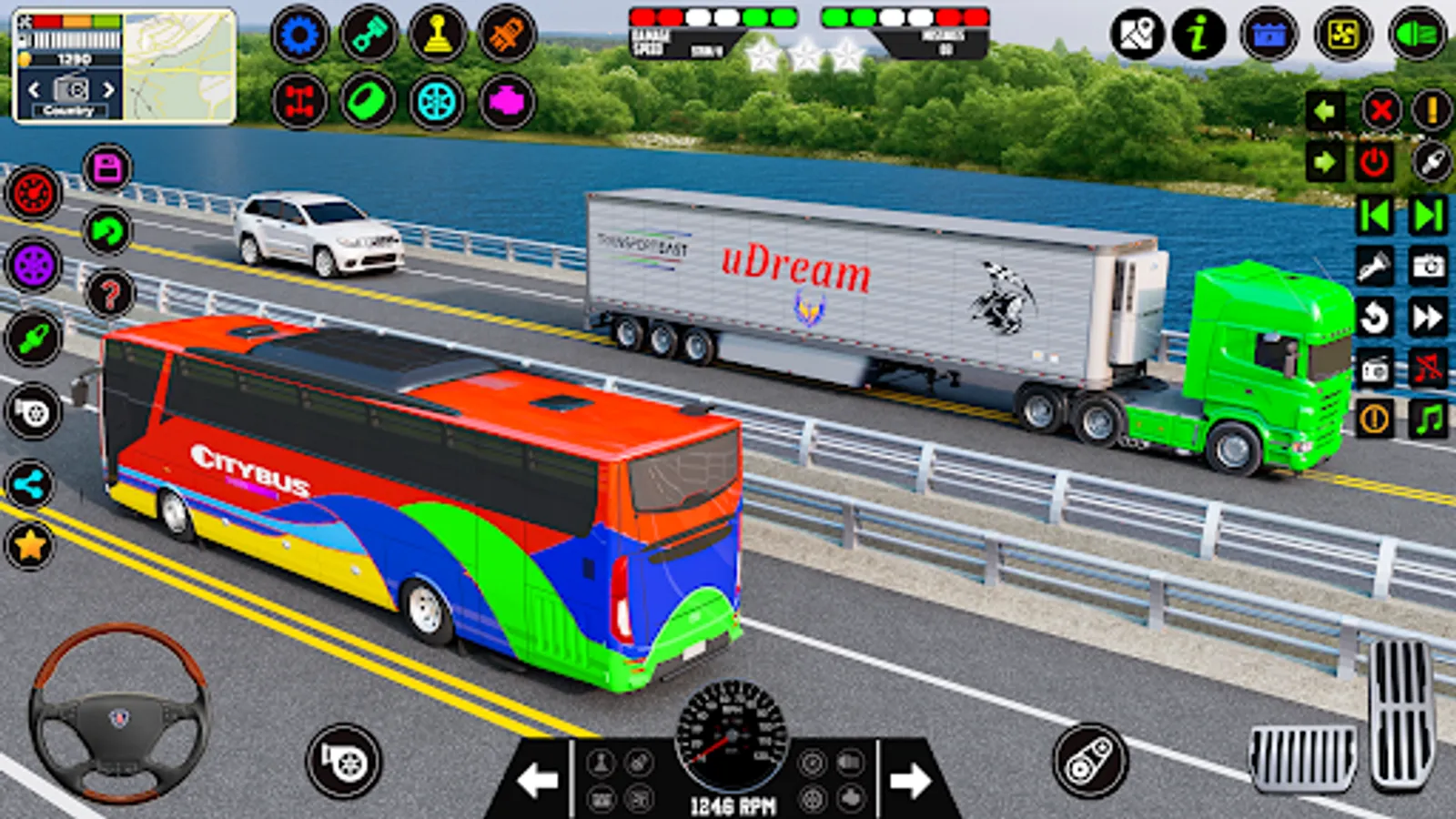The image size is (1456, 819).
Task: Open help with the red question mark
Action: 110,294
